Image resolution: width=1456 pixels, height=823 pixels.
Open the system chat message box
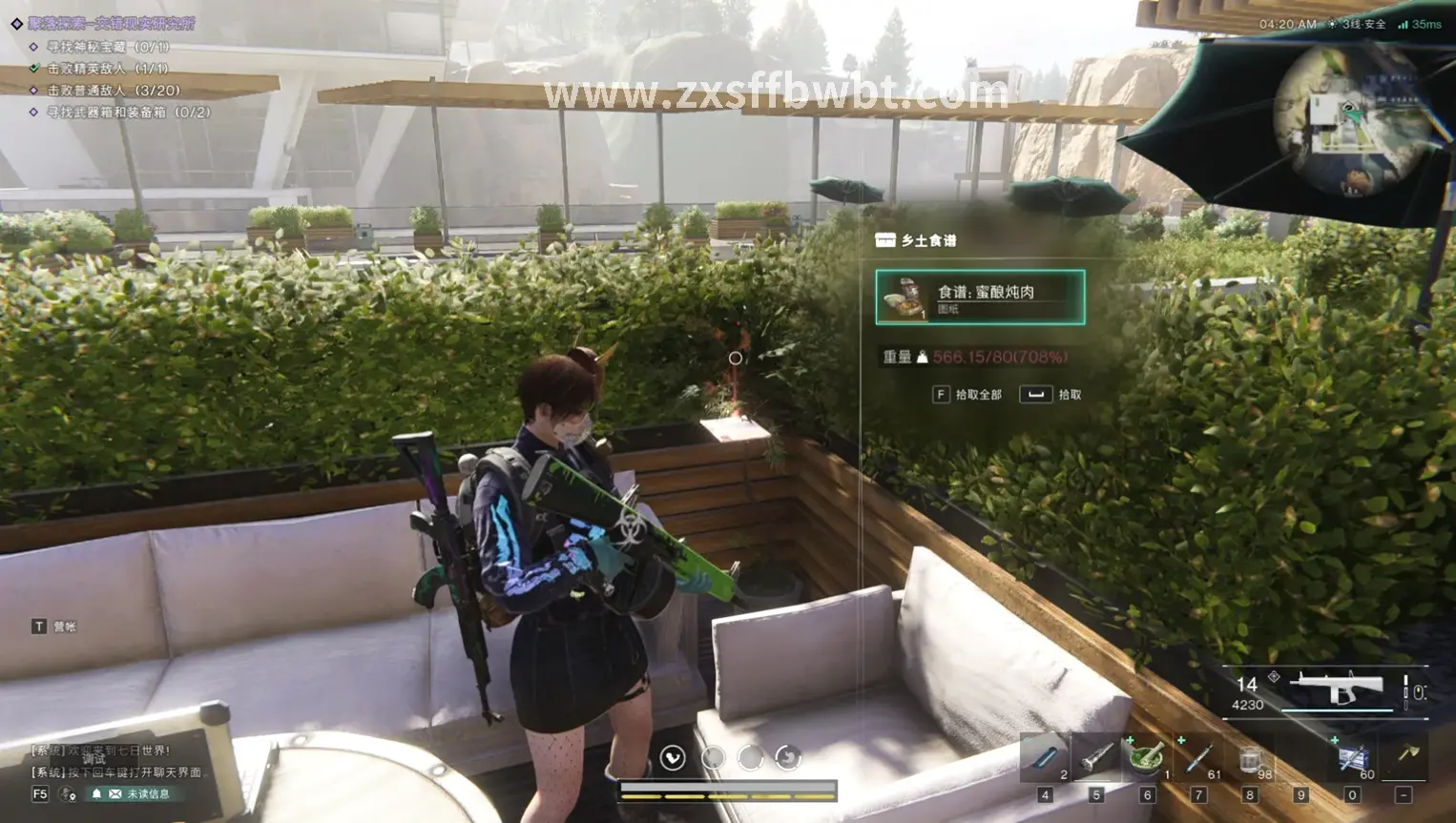point(116,761)
